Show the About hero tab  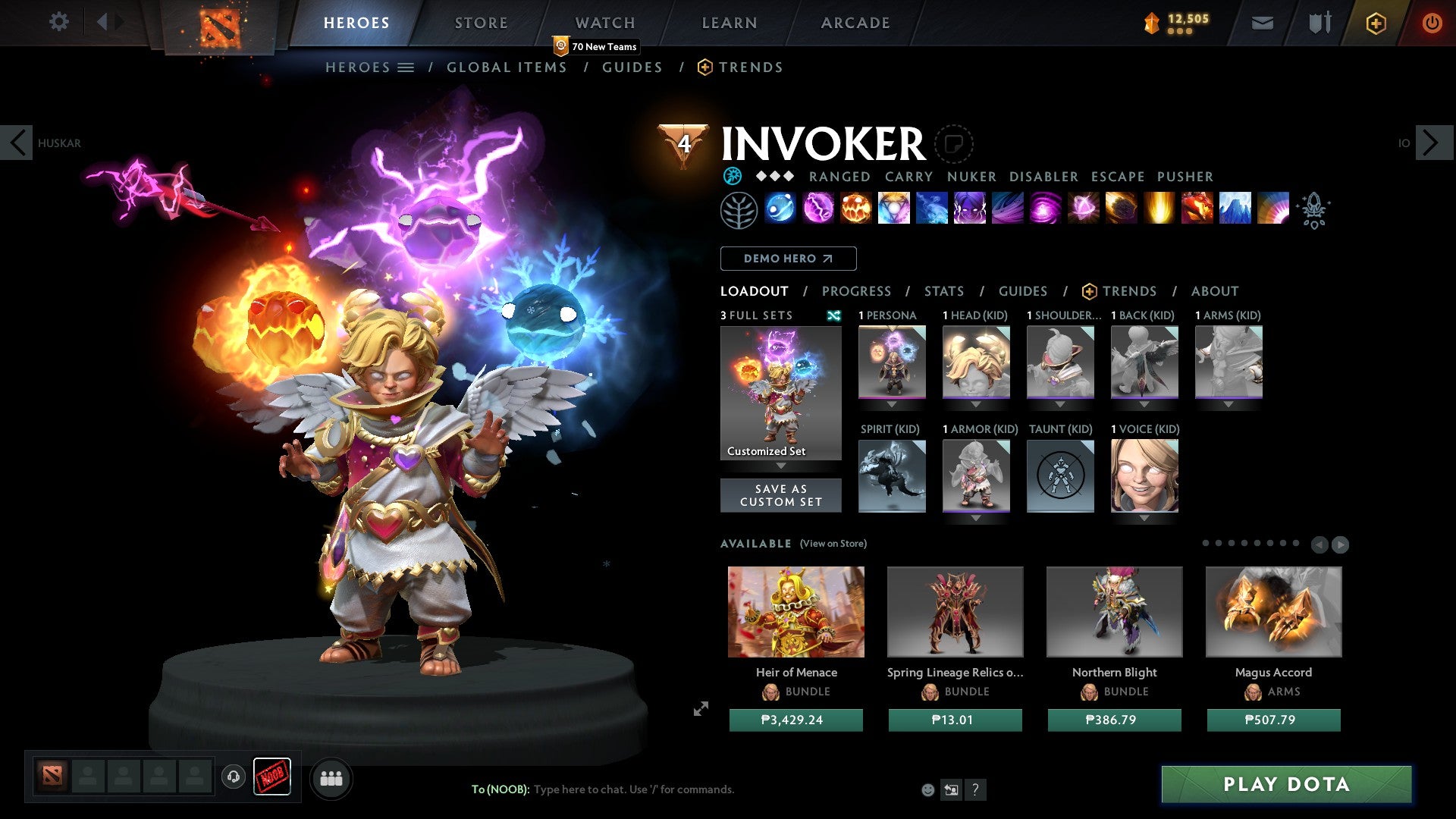1214,291
